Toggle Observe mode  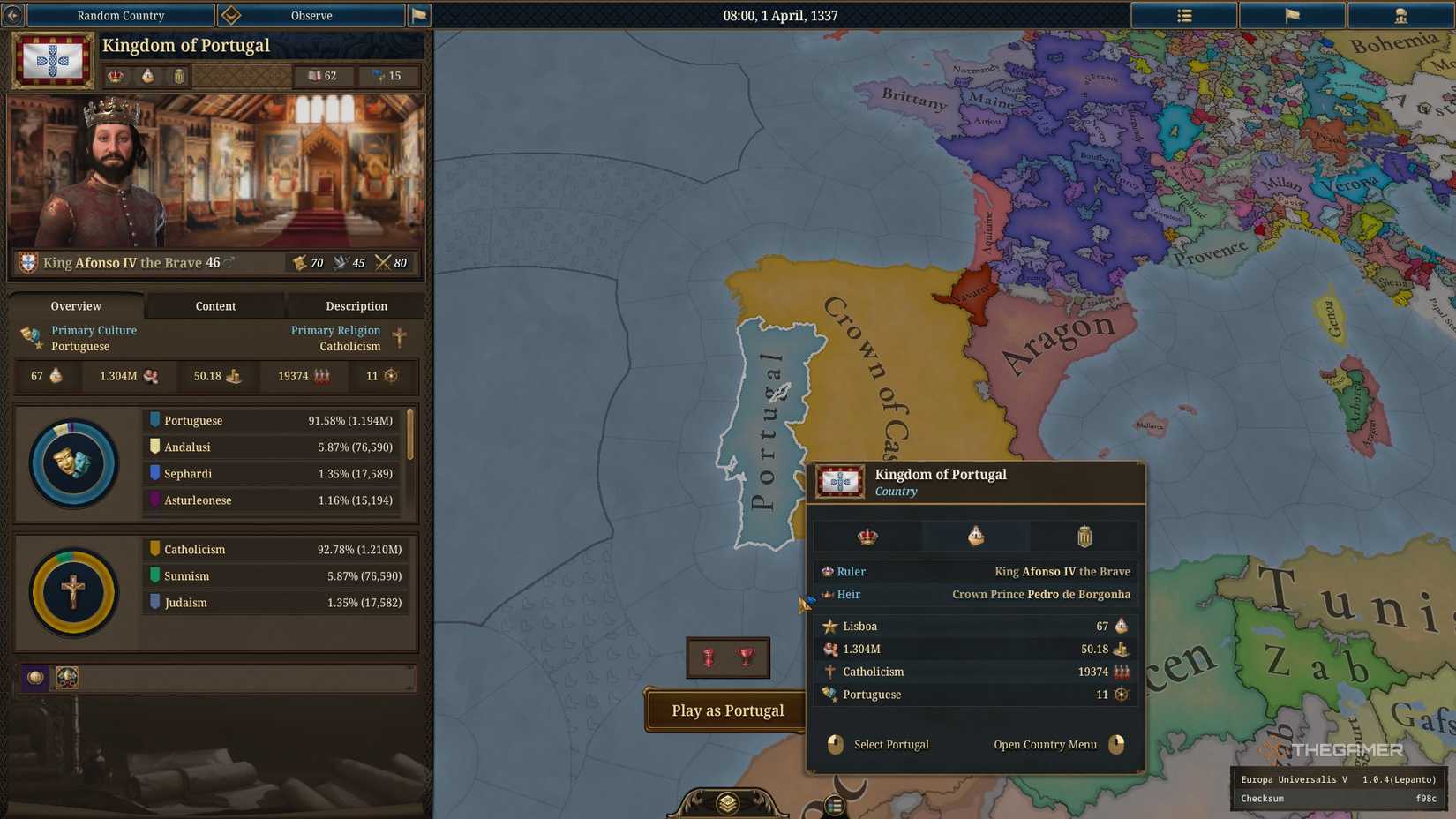click(x=311, y=15)
